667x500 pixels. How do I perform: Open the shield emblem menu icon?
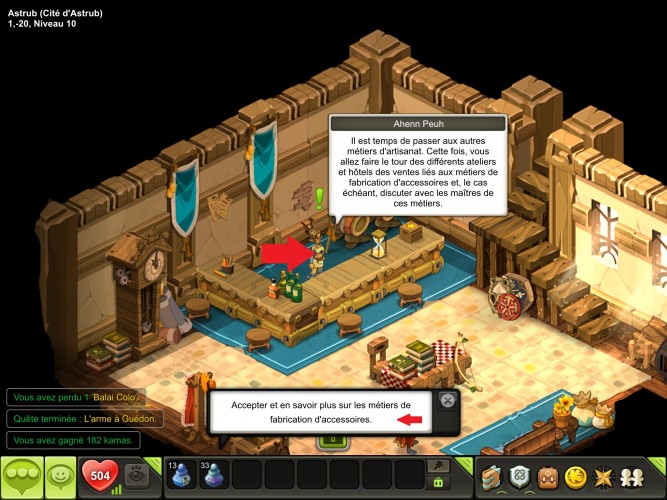click(x=519, y=477)
